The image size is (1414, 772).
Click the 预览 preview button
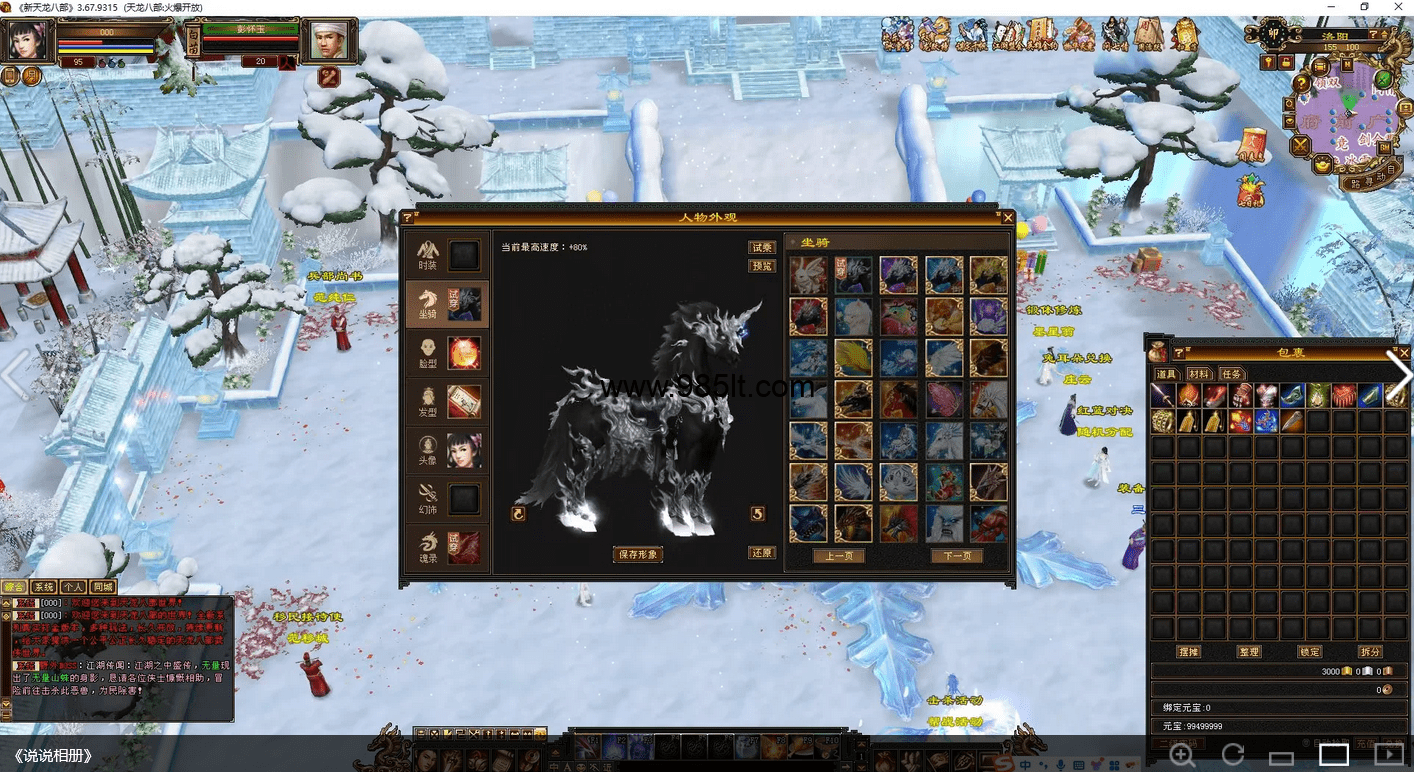click(762, 266)
